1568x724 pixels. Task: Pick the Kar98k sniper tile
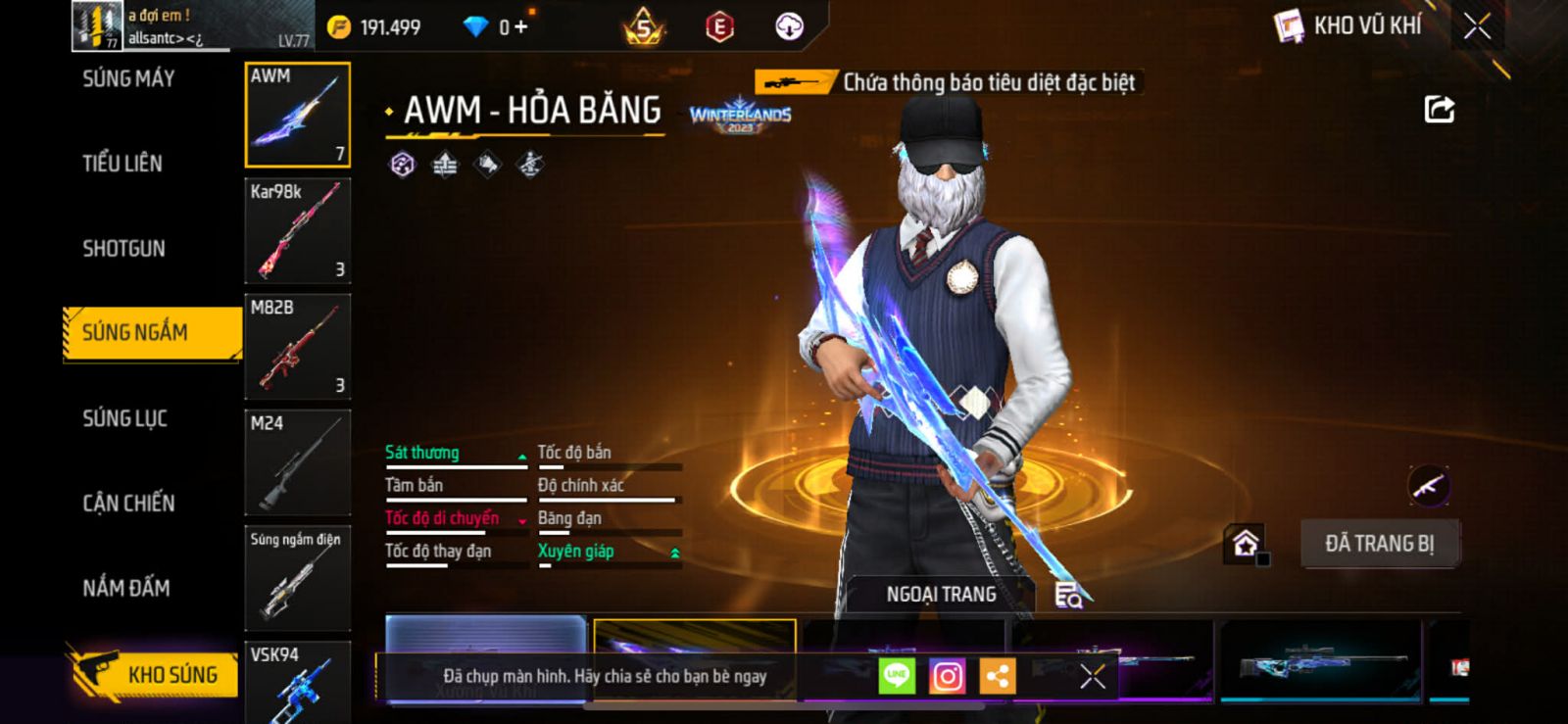point(297,231)
